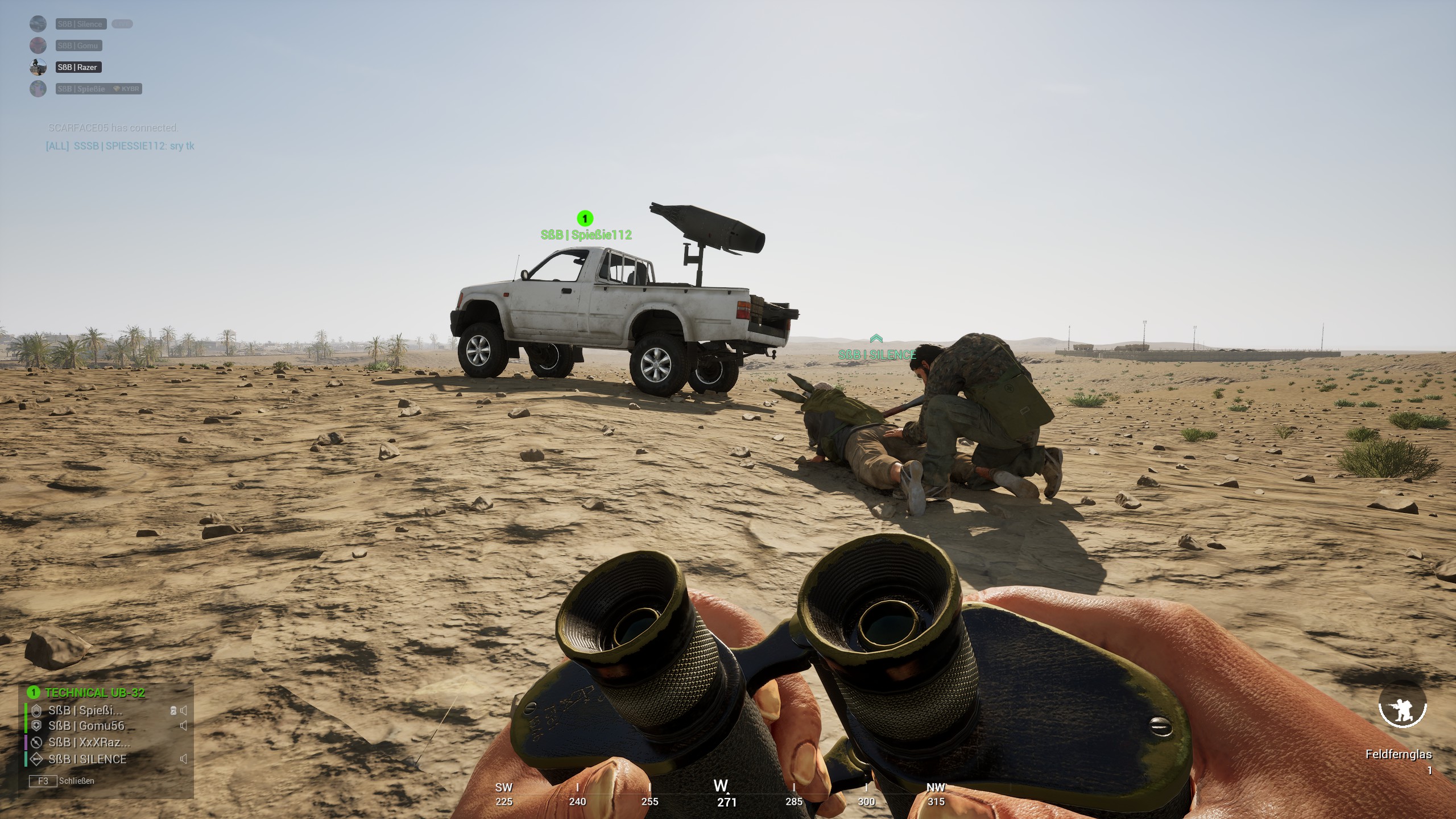Screen dimensions: 1456x819
Task: Select the TECHNICAL UB-32 squad header
Action: click(x=94, y=692)
